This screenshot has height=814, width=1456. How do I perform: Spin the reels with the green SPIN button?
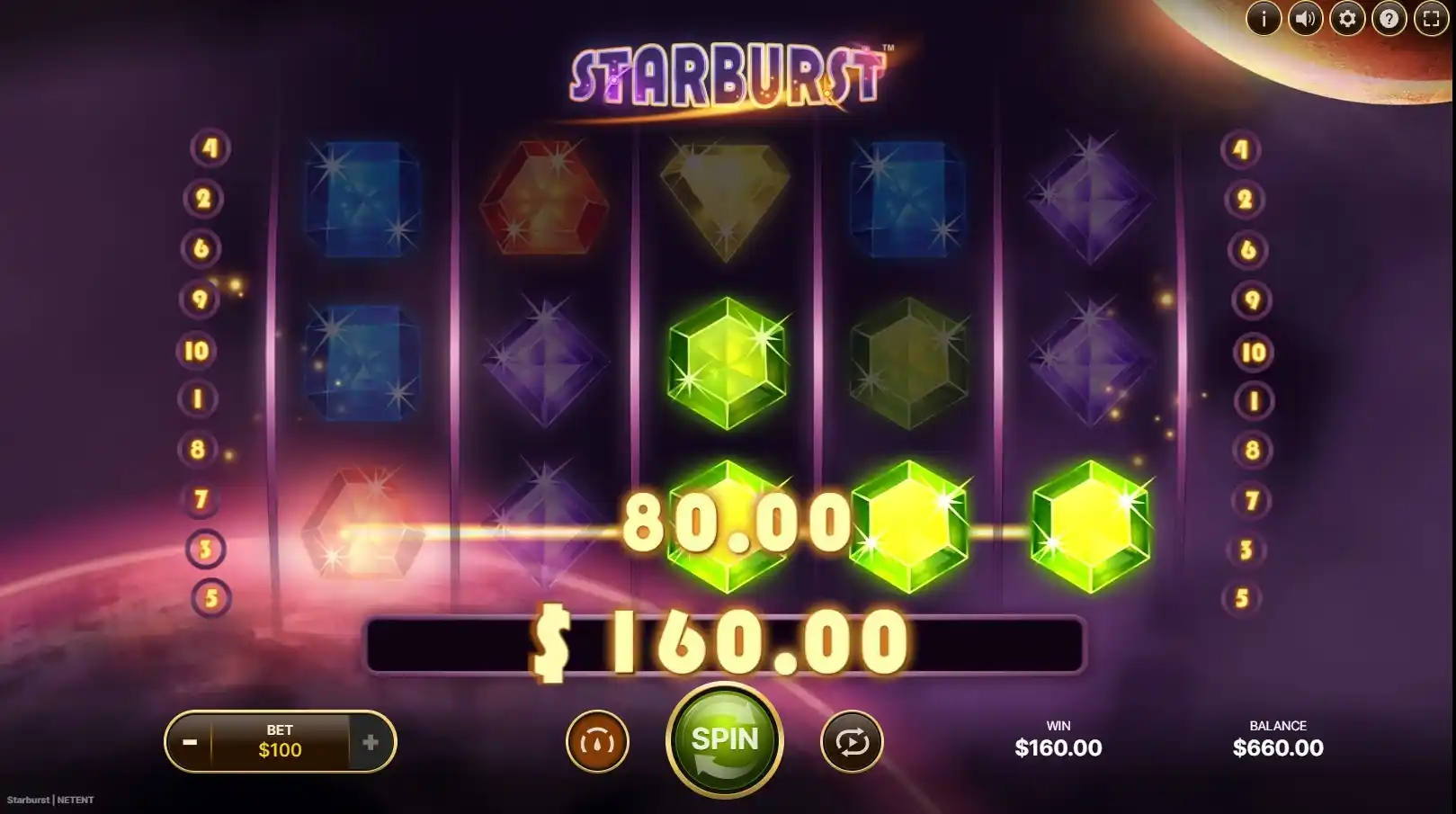click(x=724, y=740)
